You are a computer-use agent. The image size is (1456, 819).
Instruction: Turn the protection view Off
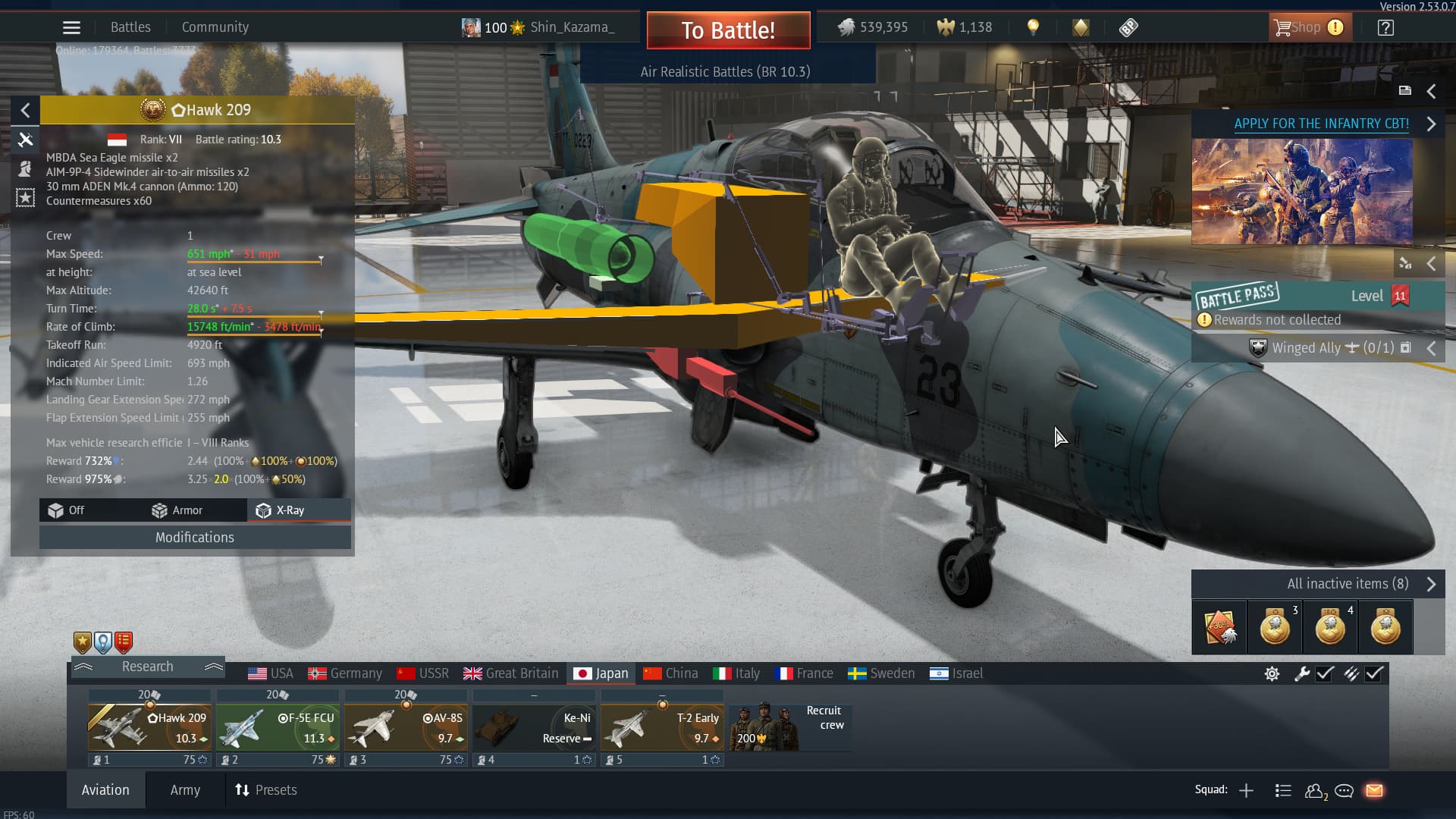coord(67,510)
